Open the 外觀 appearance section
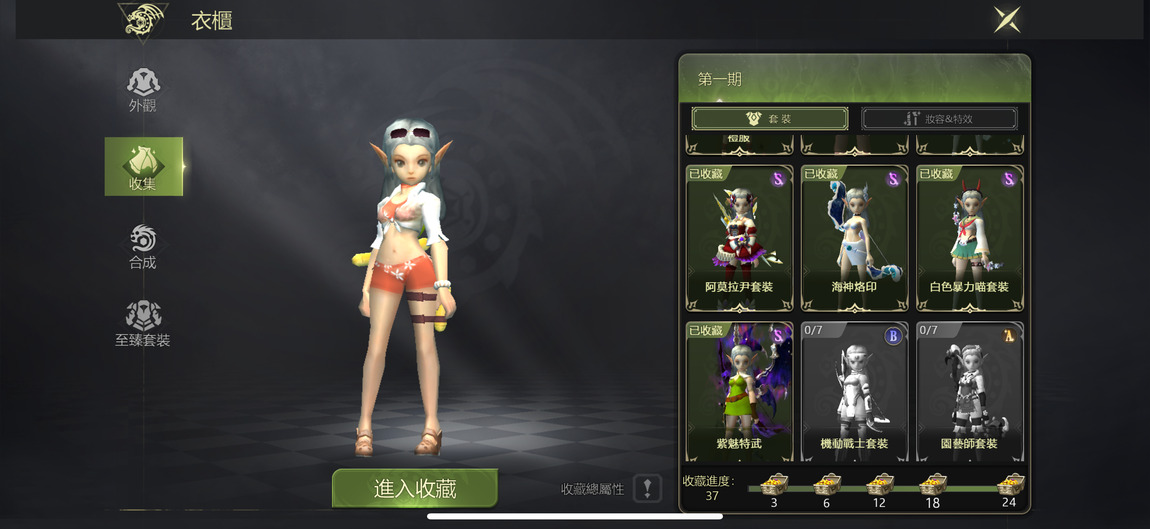The width and height of the screenshot is (1150, 529). pyautogui.click(x=143, y=89)
